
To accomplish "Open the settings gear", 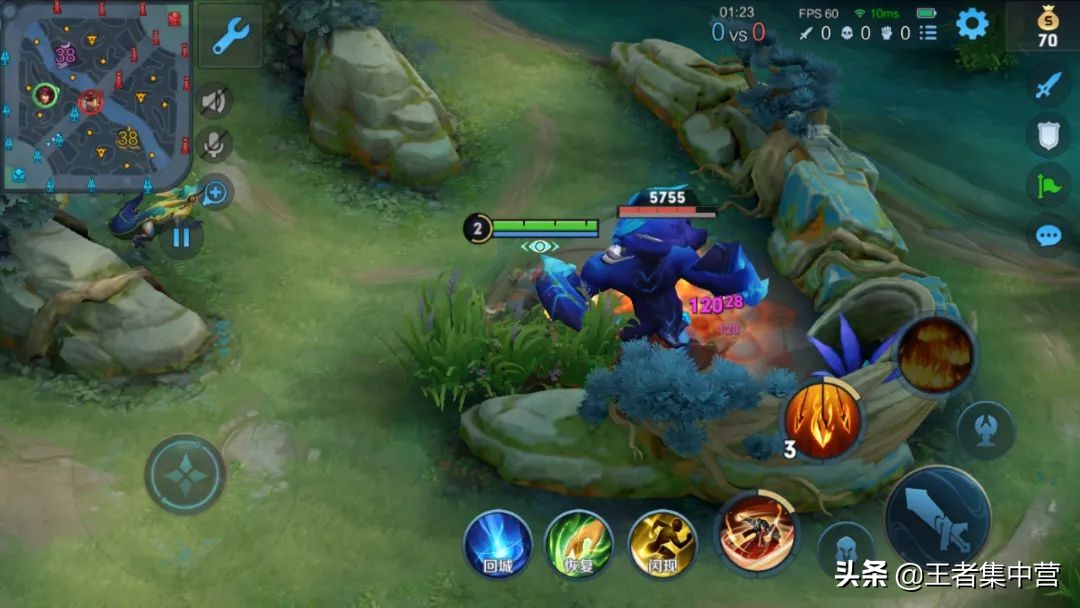I will (972, 24).
